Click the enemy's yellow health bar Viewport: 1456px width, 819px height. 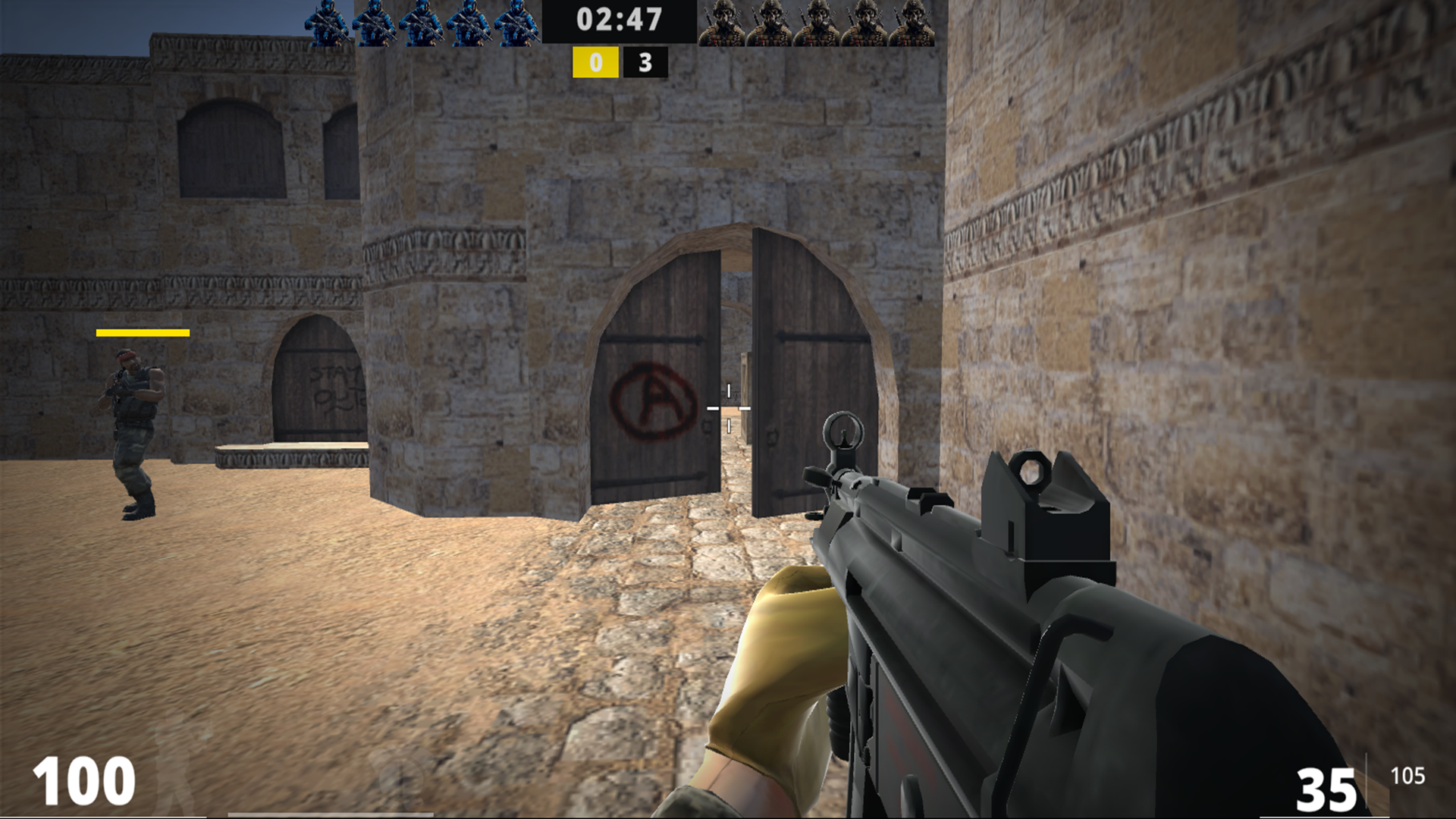tap(142, 331)
